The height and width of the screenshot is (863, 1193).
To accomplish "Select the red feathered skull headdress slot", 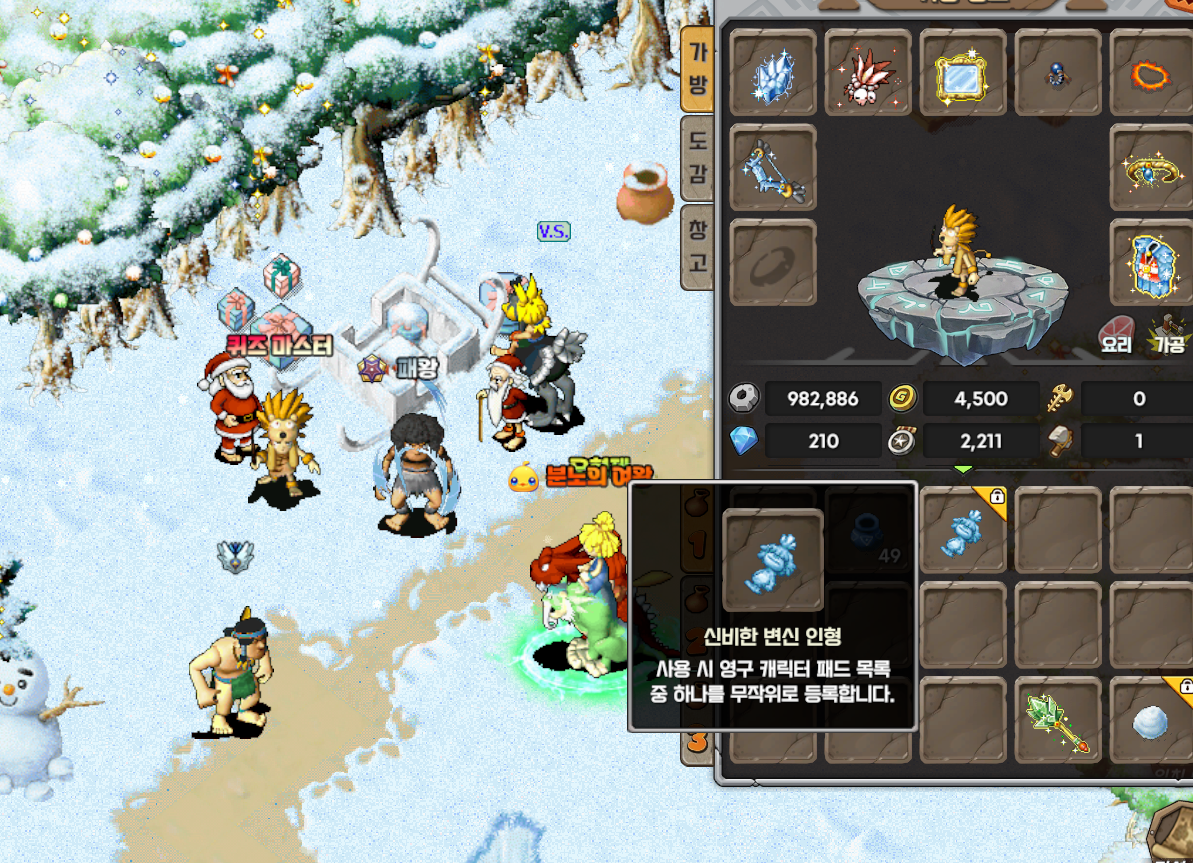I will 868,72.
